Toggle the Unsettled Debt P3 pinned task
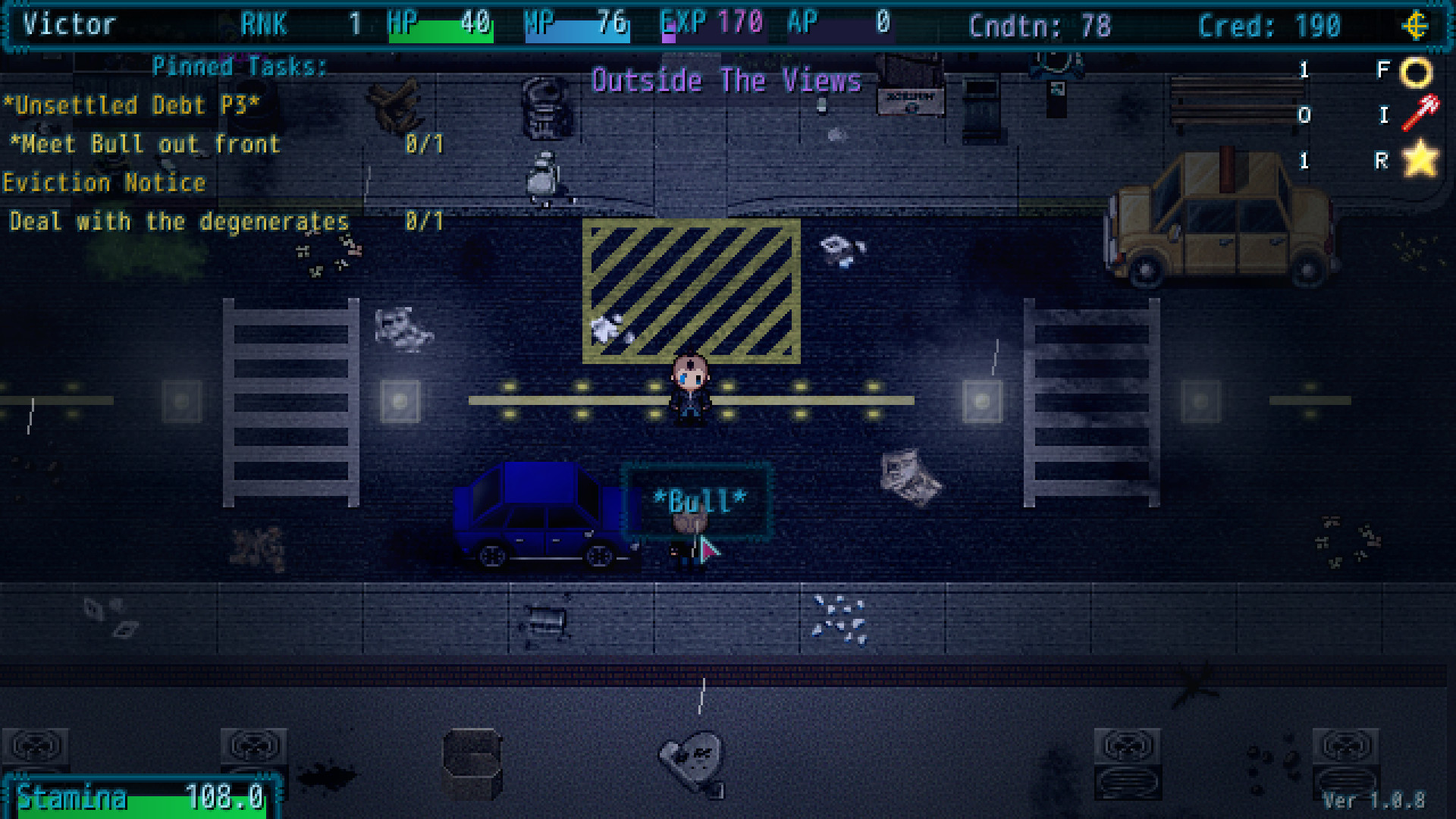Screen dimensions: 1456x819 129,105
